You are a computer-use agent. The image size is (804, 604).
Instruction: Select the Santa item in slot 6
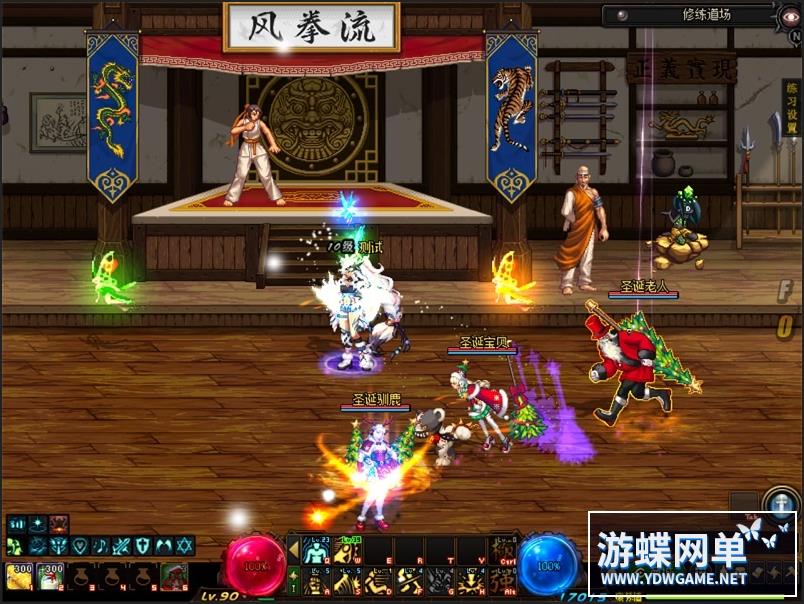[174, 576]
